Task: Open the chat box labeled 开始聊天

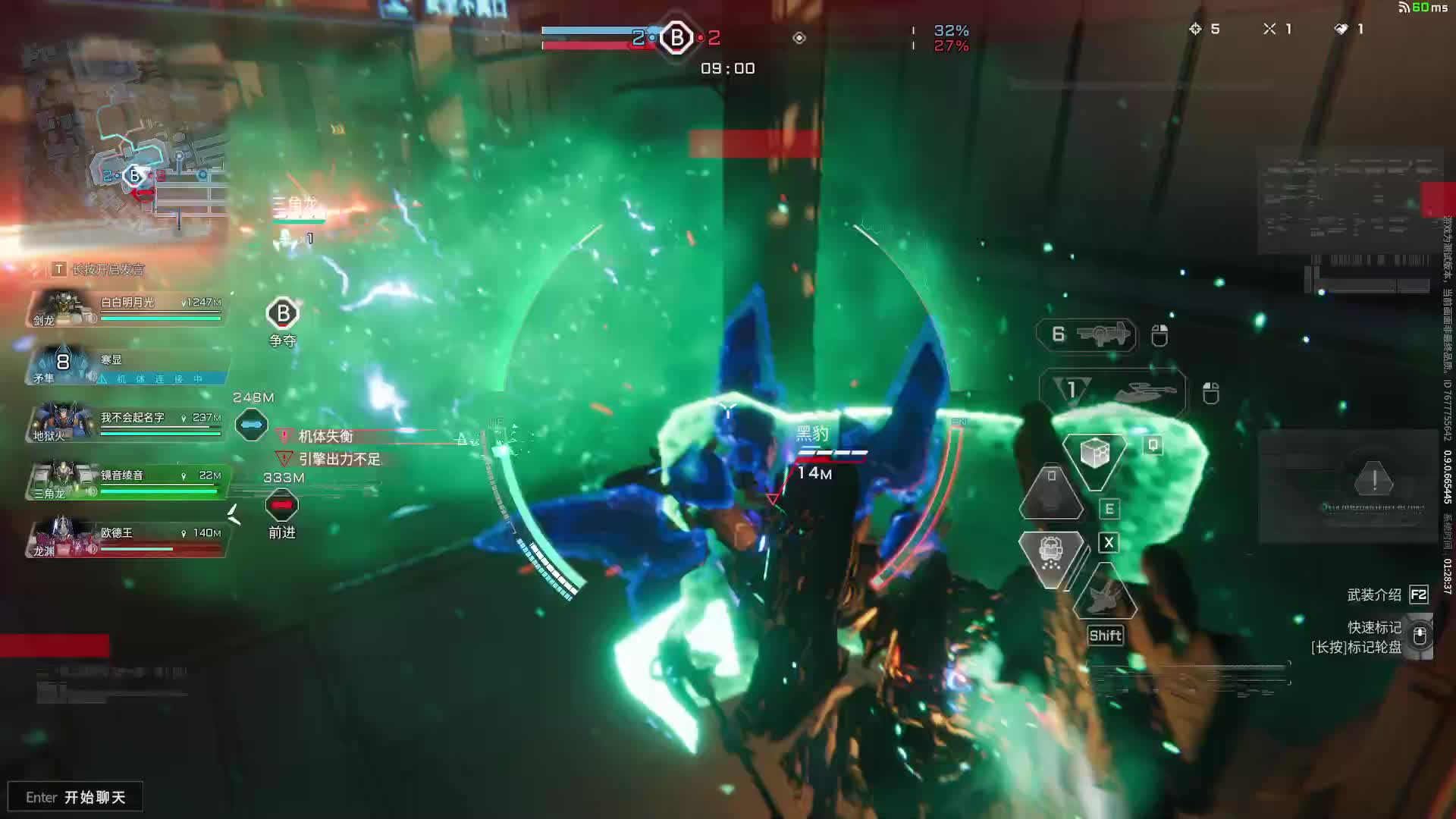Action: (75, 797)
